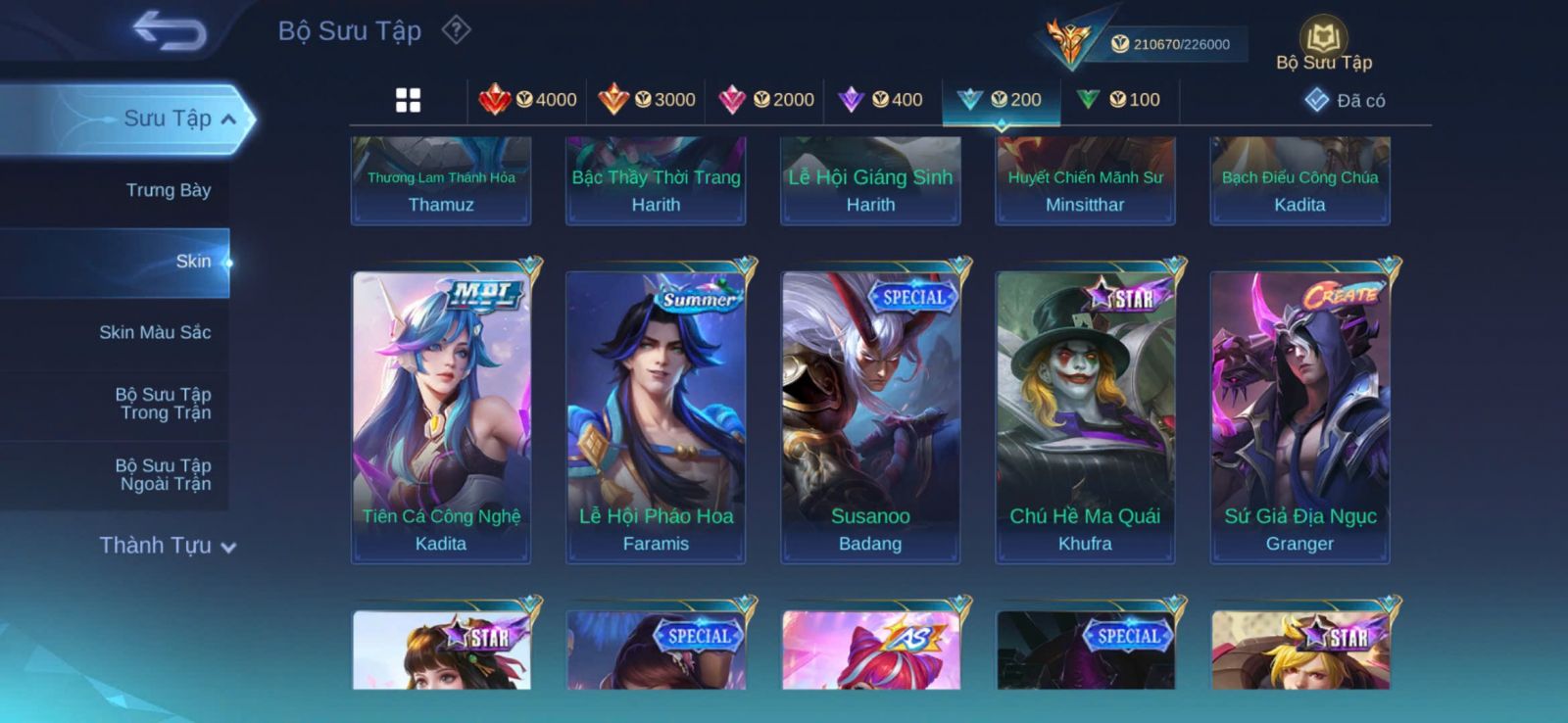Select Kadita's Tiên Cá Công Nghệ skin

[441, 416]
